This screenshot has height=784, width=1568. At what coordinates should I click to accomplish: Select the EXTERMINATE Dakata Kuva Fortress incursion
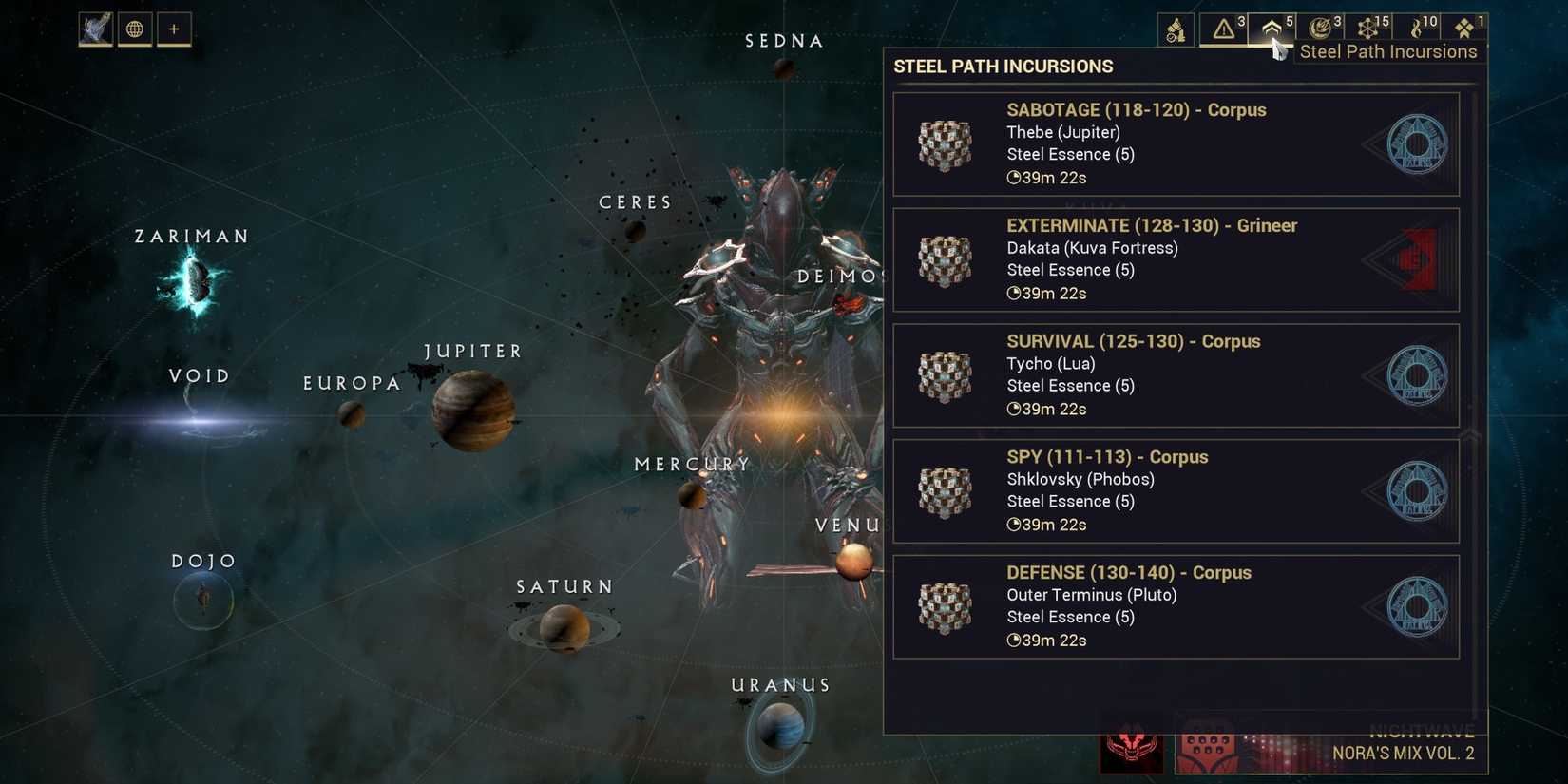click(1176, 259)
